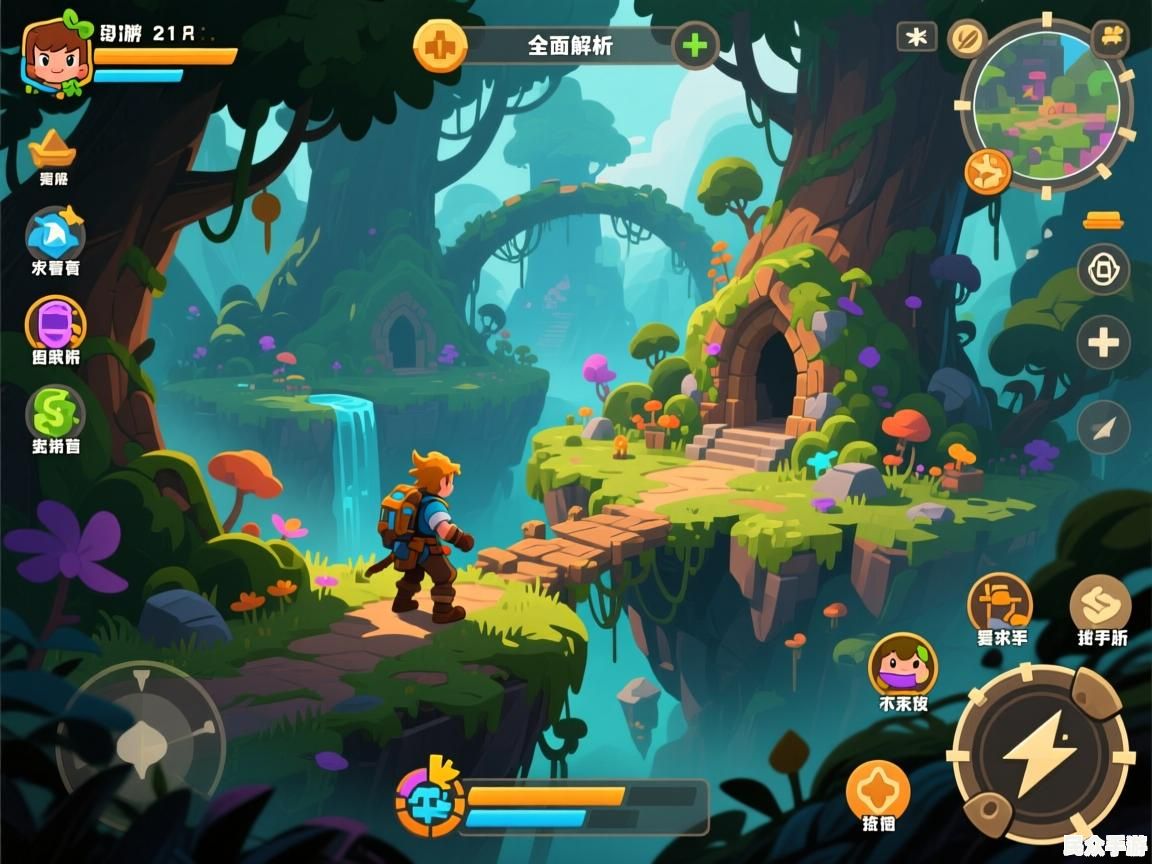Open the butterfly icon button
1152x864 pixels.
point(1110,38)
